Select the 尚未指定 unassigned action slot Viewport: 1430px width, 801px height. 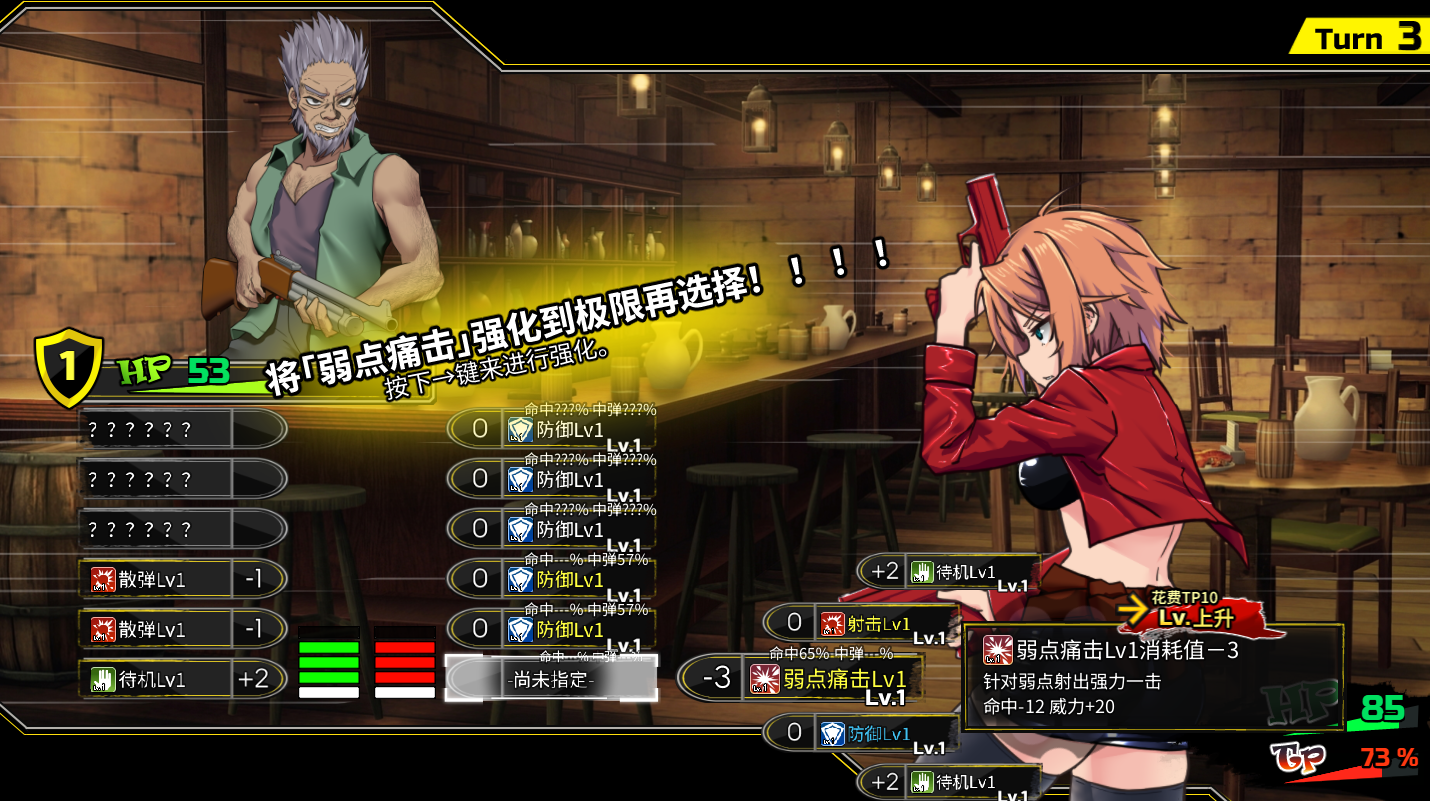tap(552, 680)
